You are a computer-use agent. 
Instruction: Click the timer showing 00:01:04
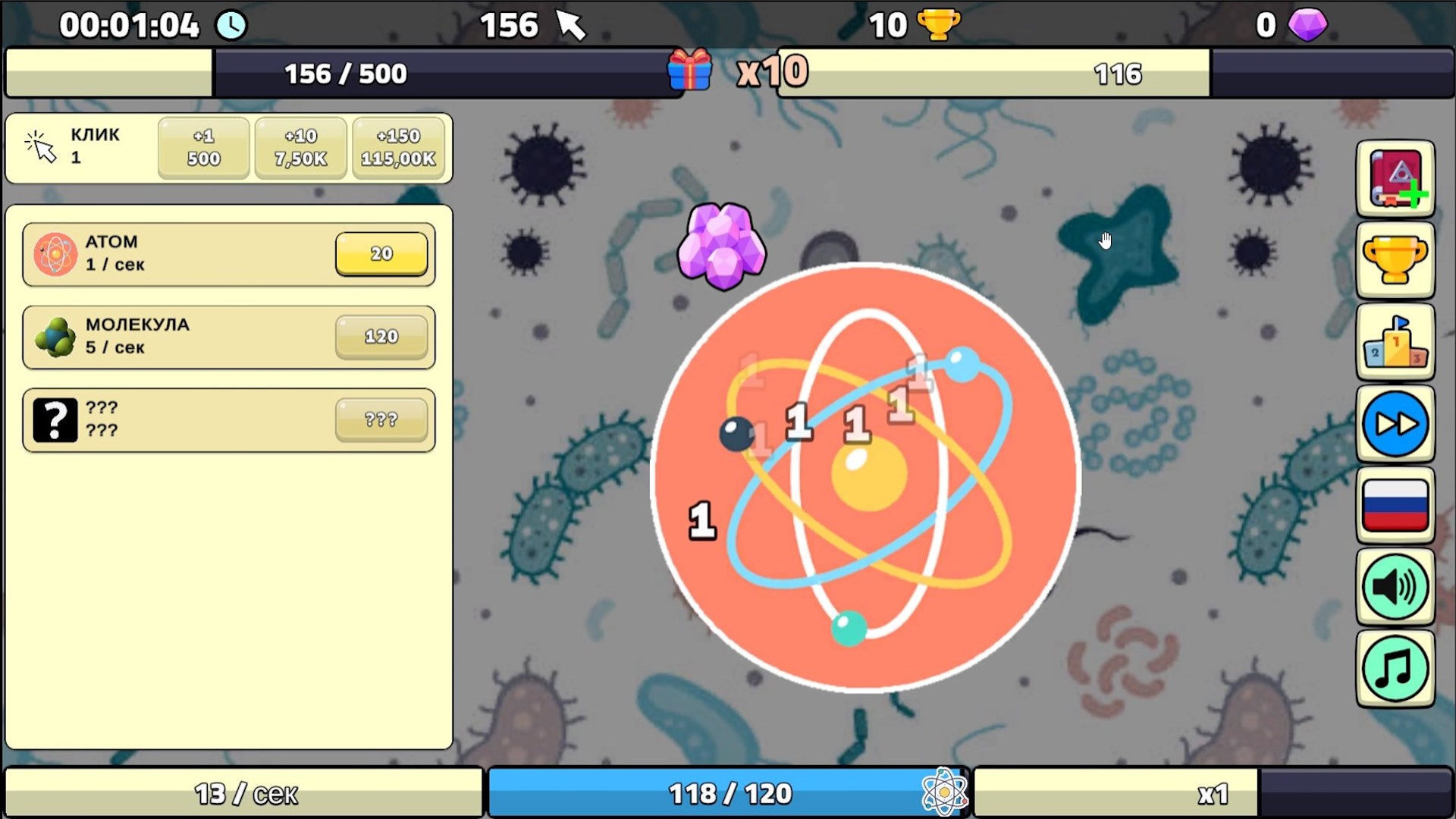pos(129,24)
